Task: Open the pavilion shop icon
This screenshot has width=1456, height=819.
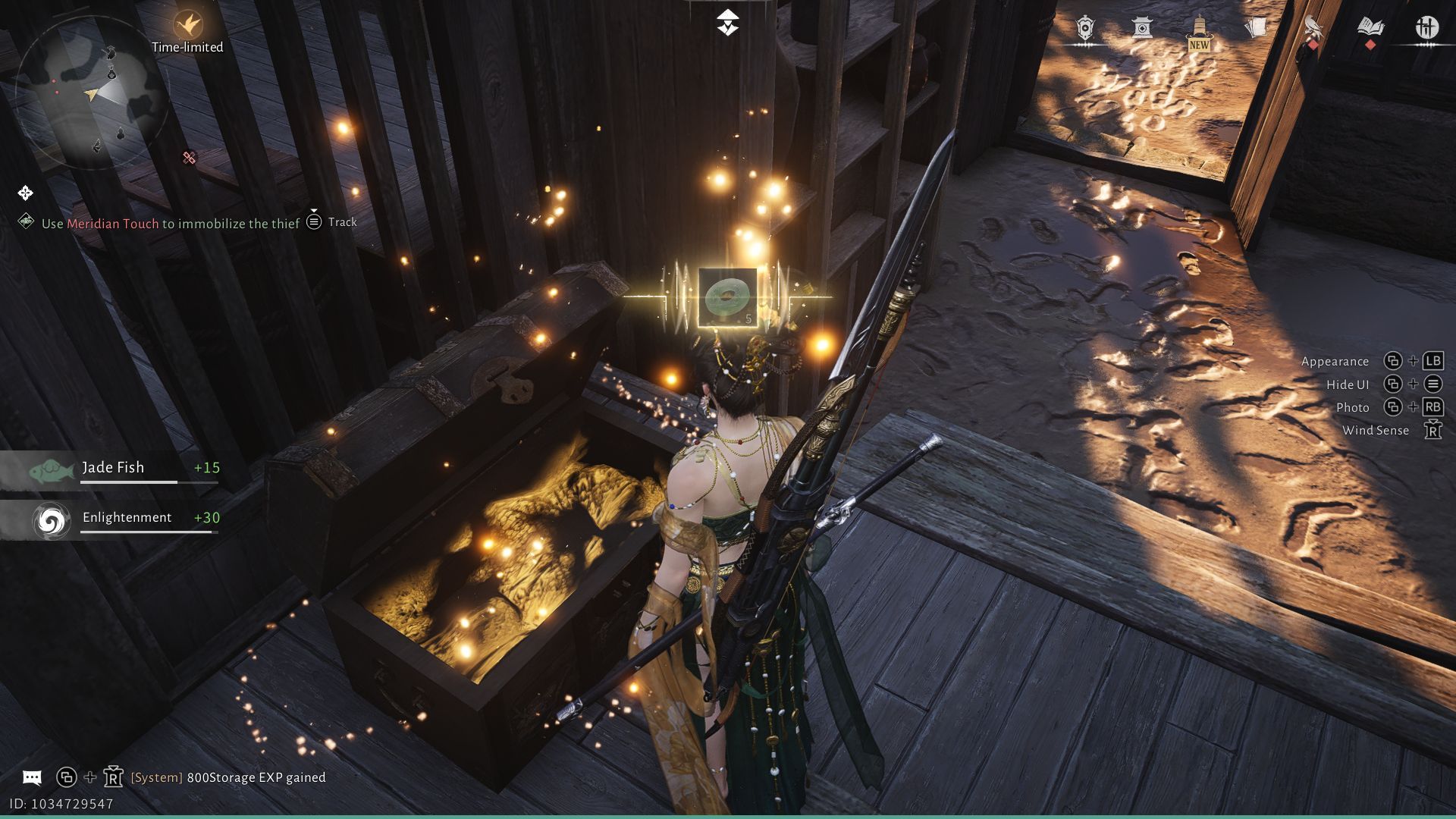Action: 1142,29
